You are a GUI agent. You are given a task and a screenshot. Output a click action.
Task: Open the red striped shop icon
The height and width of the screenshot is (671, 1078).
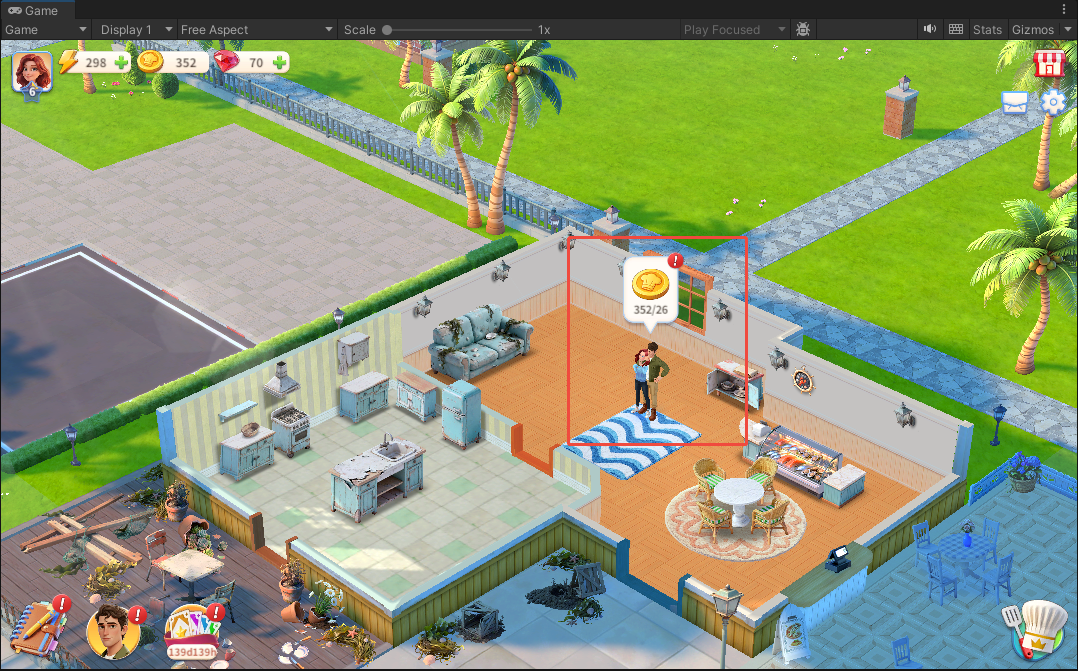pyautogui.click(x=1048, y=64)
